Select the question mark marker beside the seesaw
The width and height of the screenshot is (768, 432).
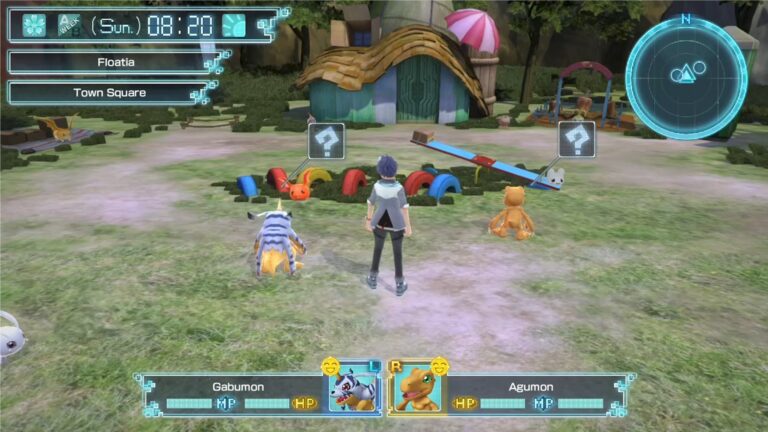point(577,139)
